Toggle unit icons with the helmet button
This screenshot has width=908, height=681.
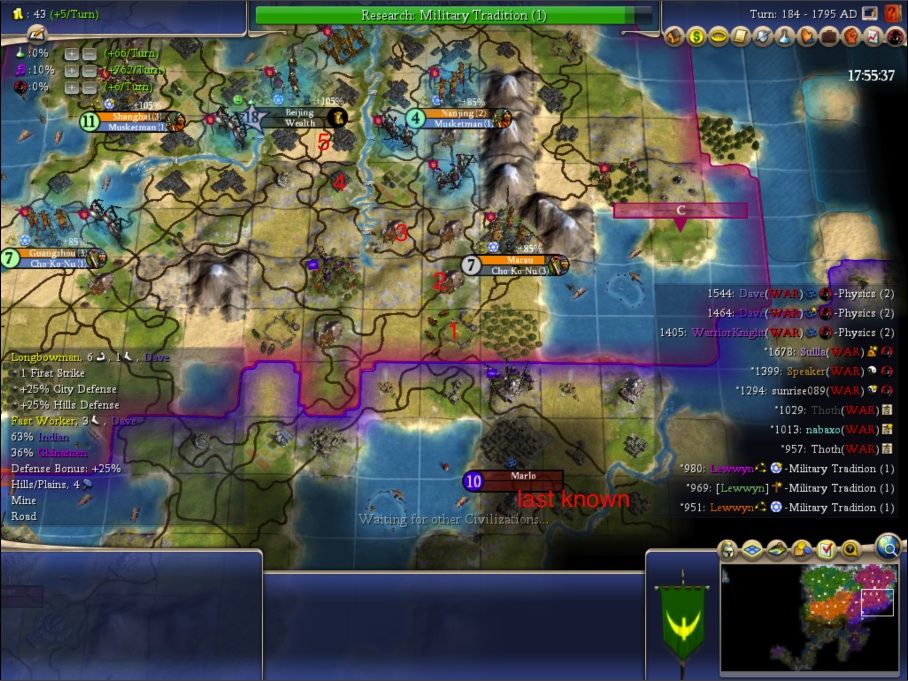(728, 549)
